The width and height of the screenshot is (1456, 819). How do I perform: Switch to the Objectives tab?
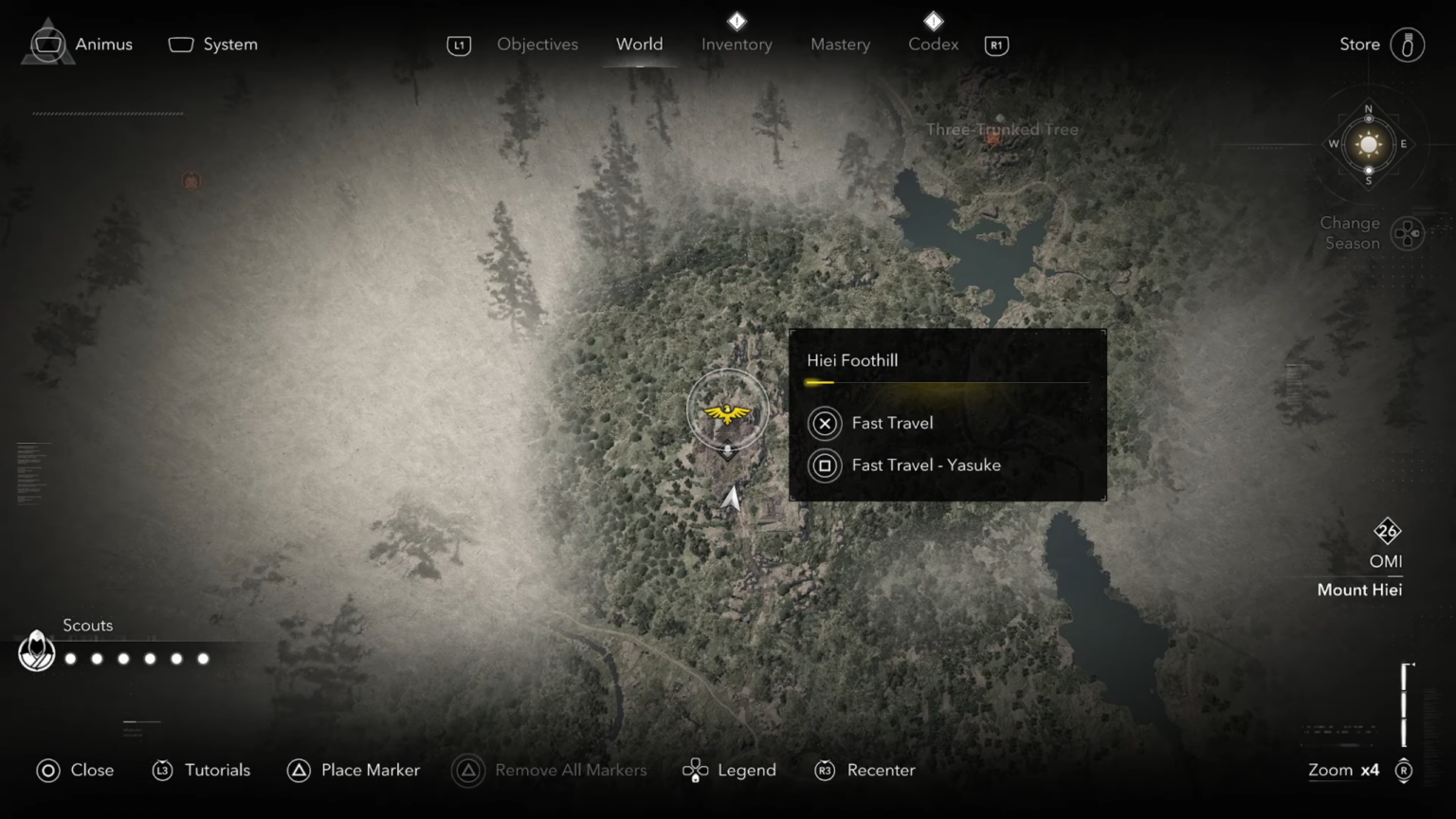coord(537,44)
